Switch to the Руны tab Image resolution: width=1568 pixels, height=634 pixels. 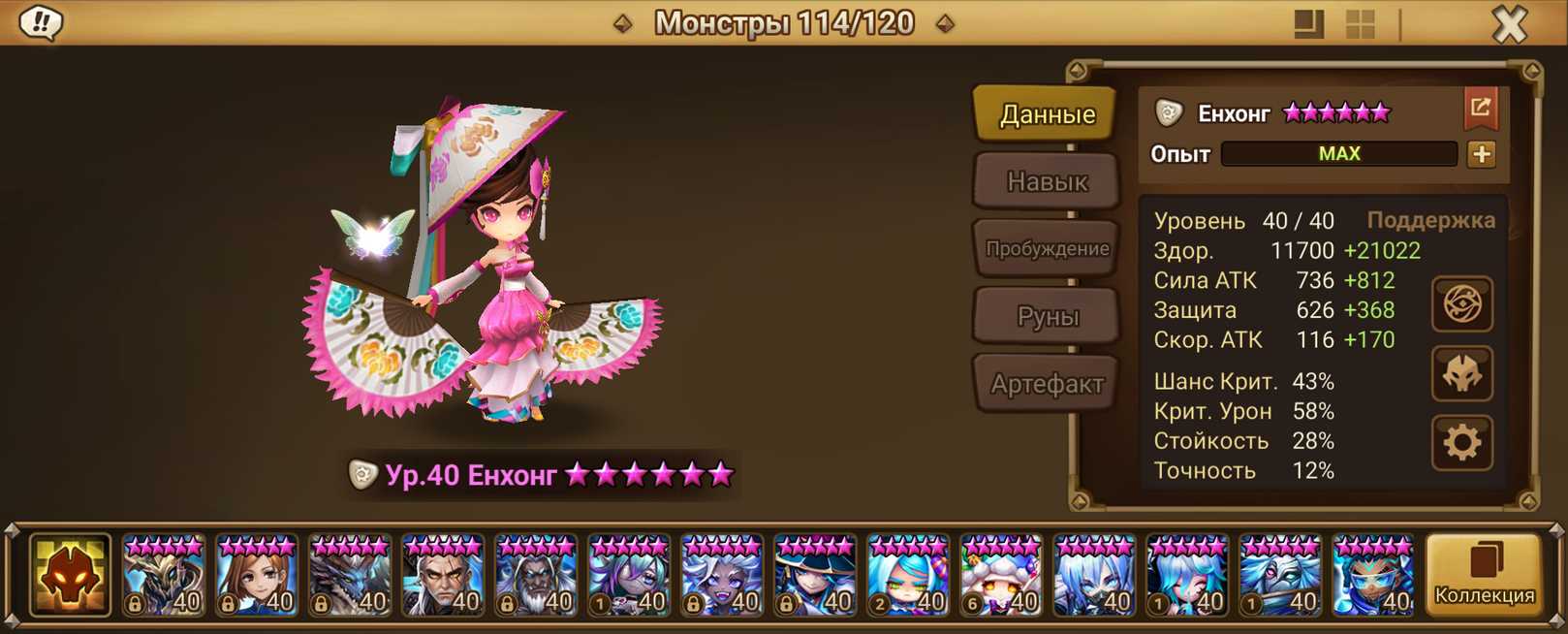[1047, 316]
